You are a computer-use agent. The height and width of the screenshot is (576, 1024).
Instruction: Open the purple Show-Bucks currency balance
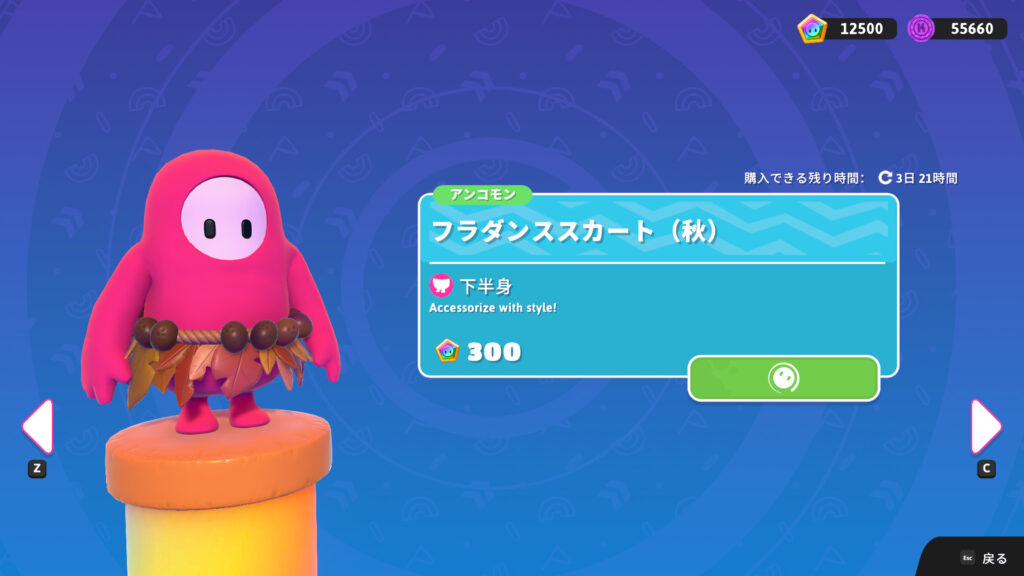pos(957,28)
